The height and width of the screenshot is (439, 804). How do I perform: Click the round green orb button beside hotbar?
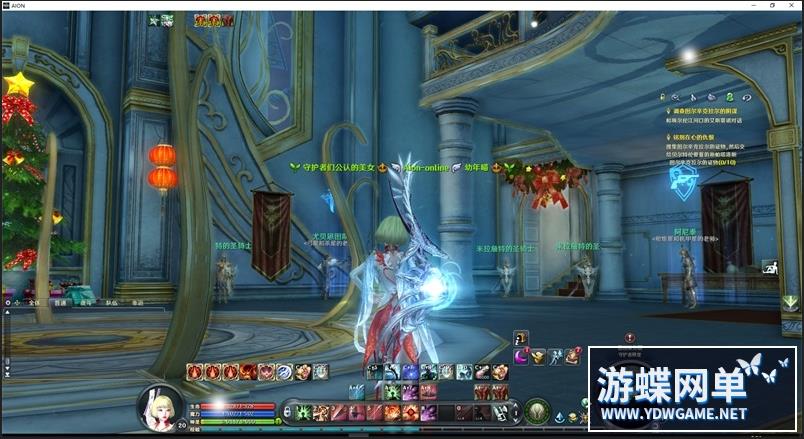(537, 411)
